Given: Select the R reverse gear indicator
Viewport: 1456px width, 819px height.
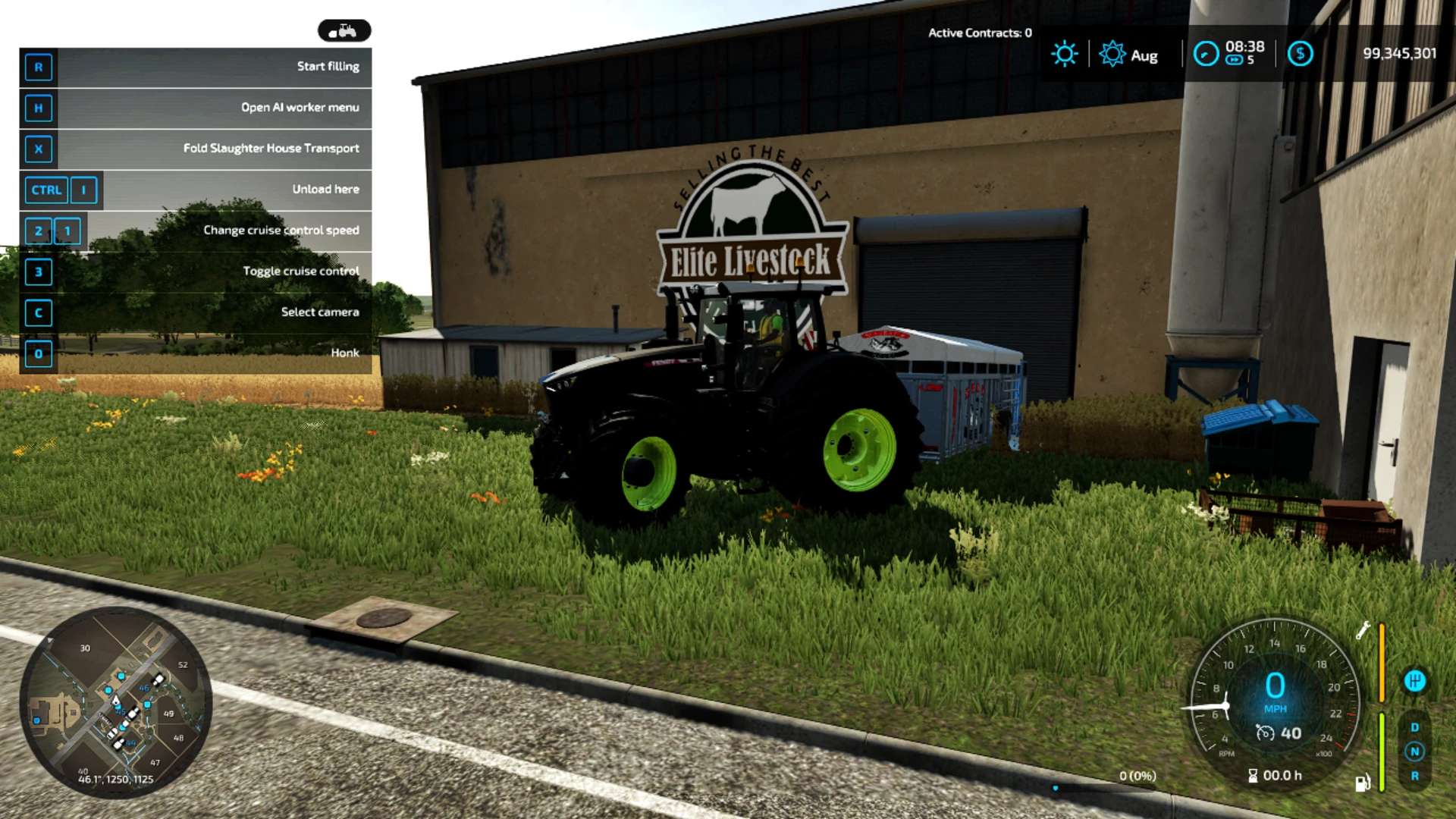Looking at the screenshot, I should (1414, 776).
